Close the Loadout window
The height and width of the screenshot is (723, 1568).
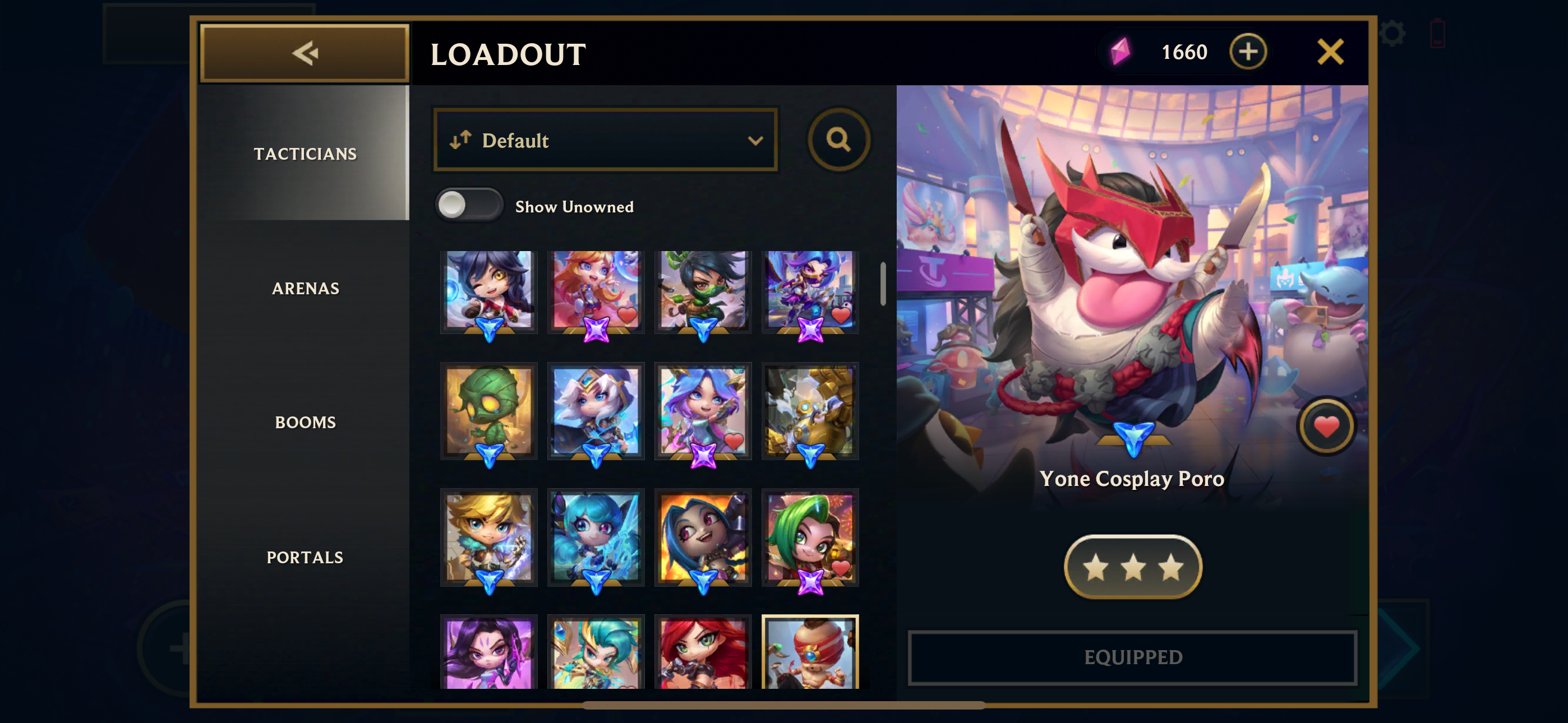1330,52
